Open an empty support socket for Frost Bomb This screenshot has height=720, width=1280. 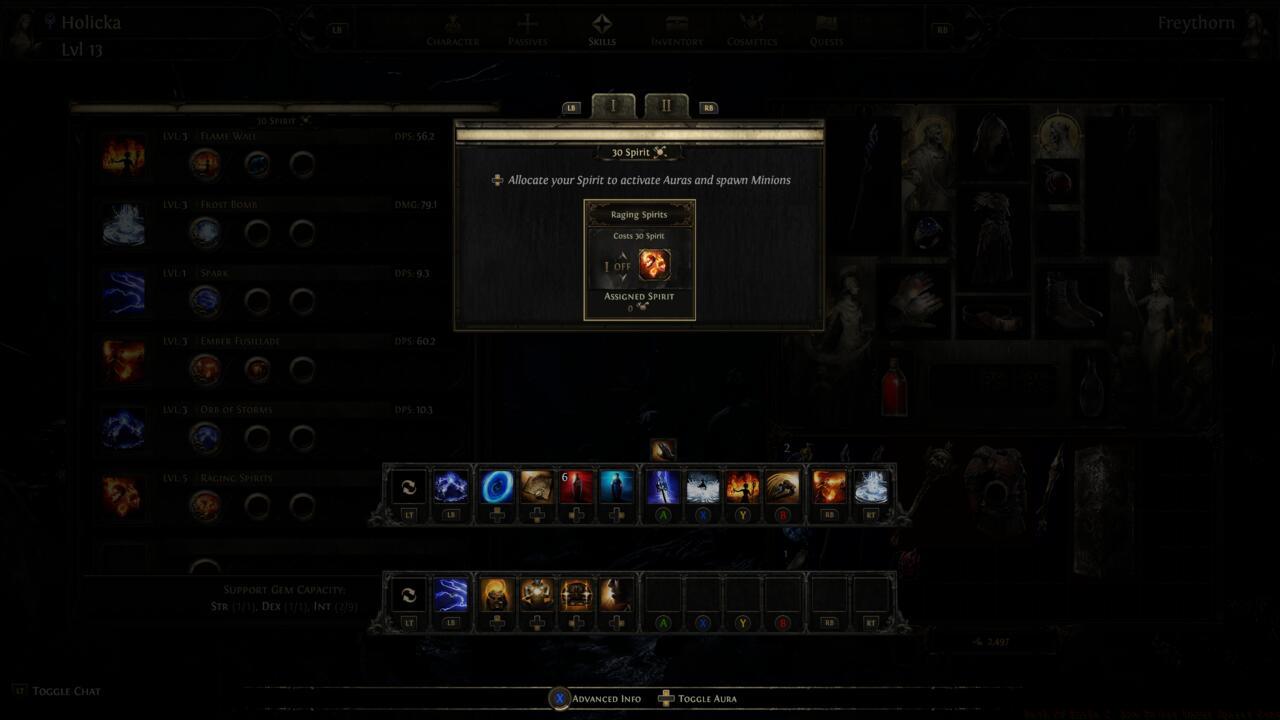click(x=257, y=234)
